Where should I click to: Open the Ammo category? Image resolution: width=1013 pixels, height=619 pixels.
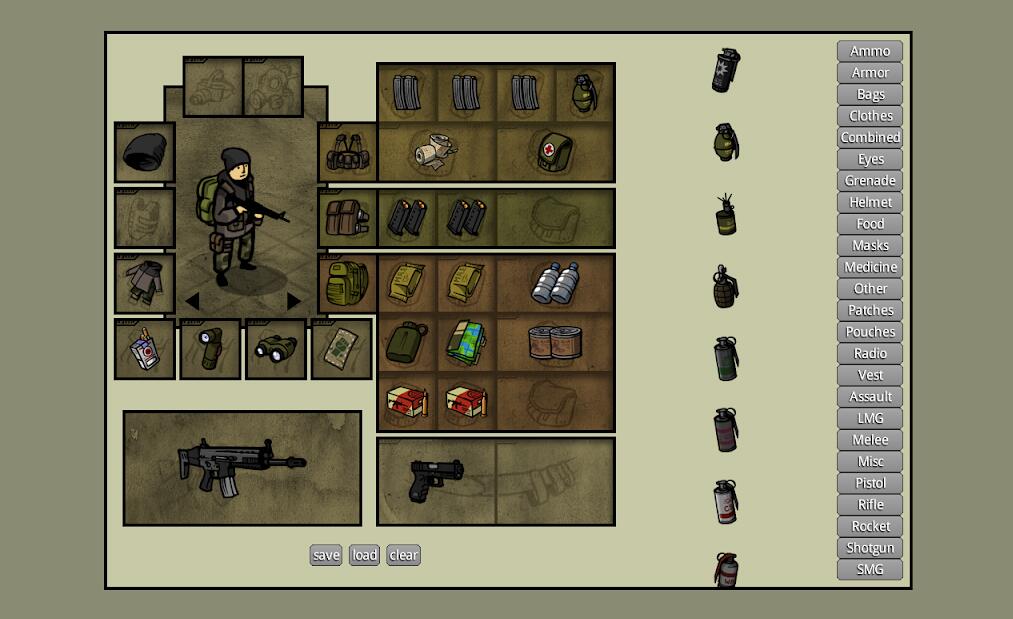coord(870,51)
